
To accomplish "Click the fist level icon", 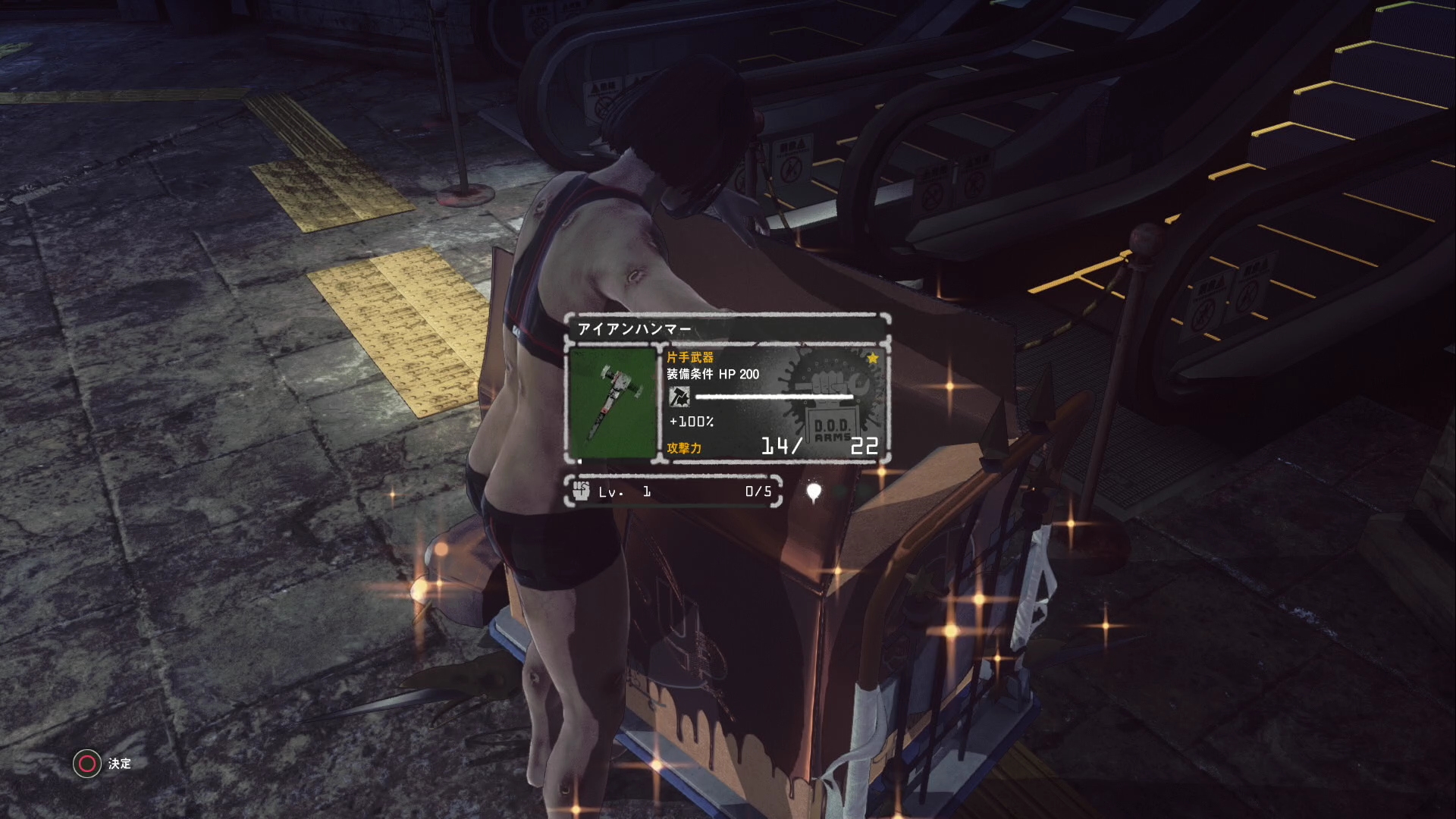I will tap(582, 491).
